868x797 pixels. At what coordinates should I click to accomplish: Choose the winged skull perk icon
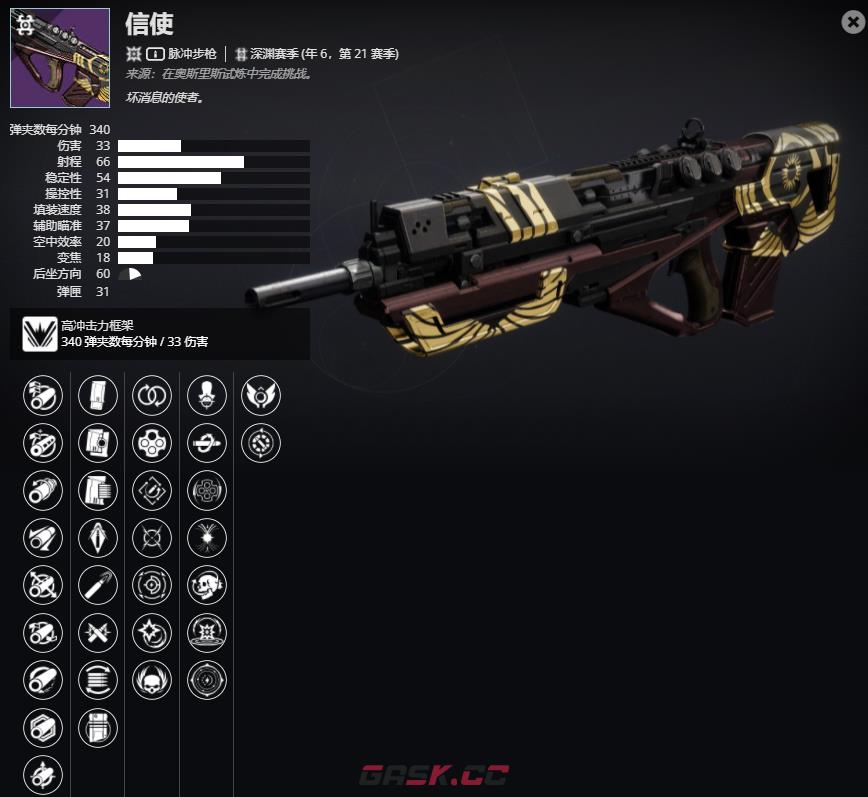152,680
